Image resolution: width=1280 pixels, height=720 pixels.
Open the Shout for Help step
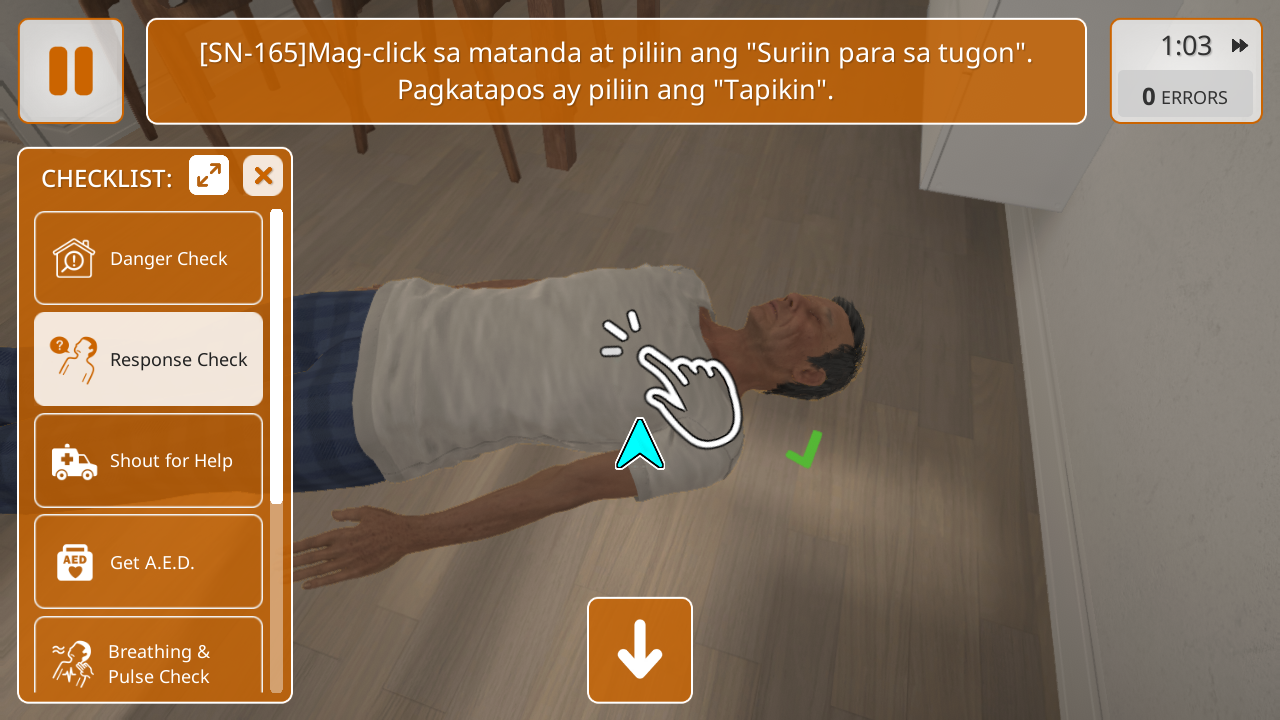click(x=149, y=460)
